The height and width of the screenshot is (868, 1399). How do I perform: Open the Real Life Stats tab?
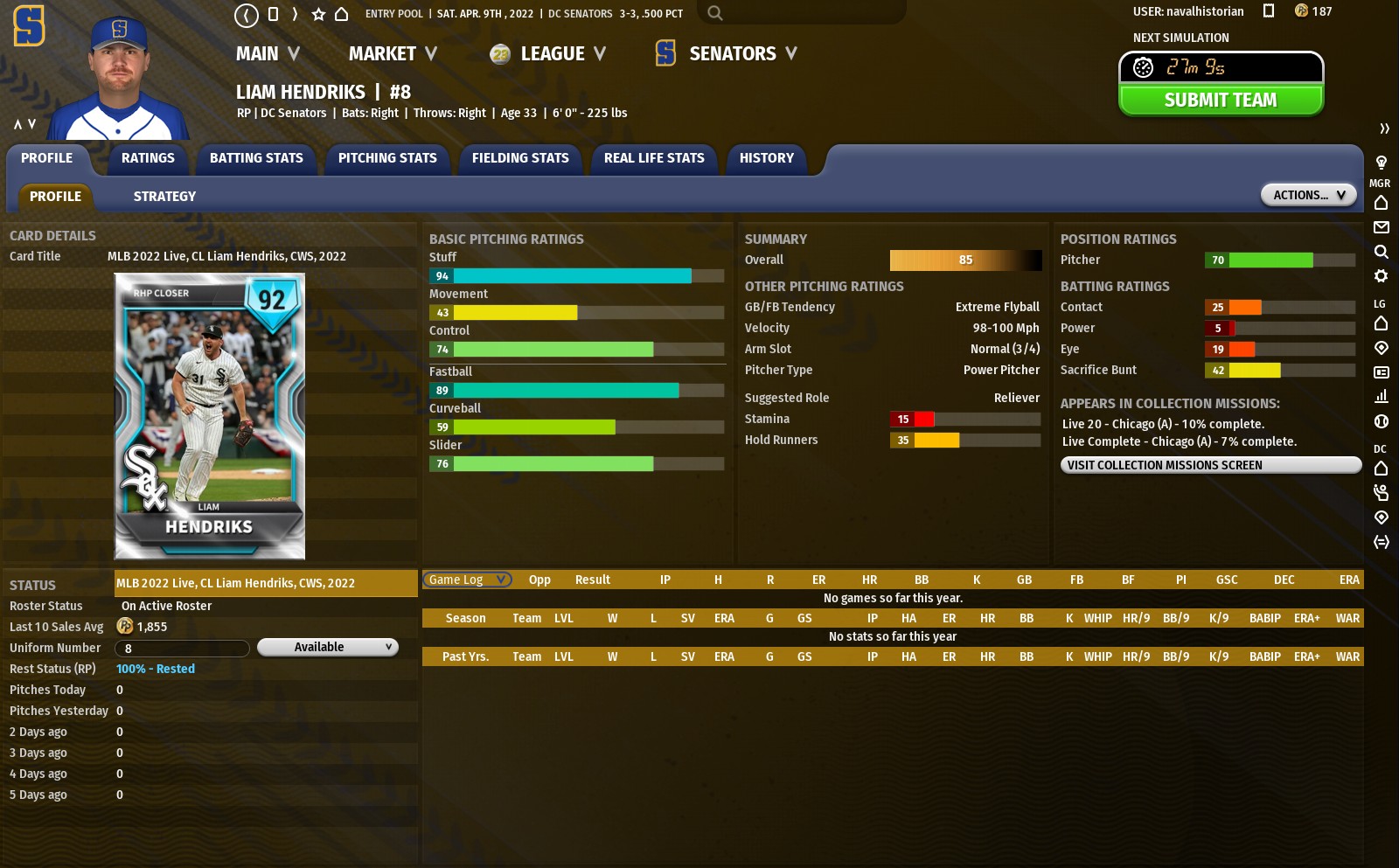(654, 158)
